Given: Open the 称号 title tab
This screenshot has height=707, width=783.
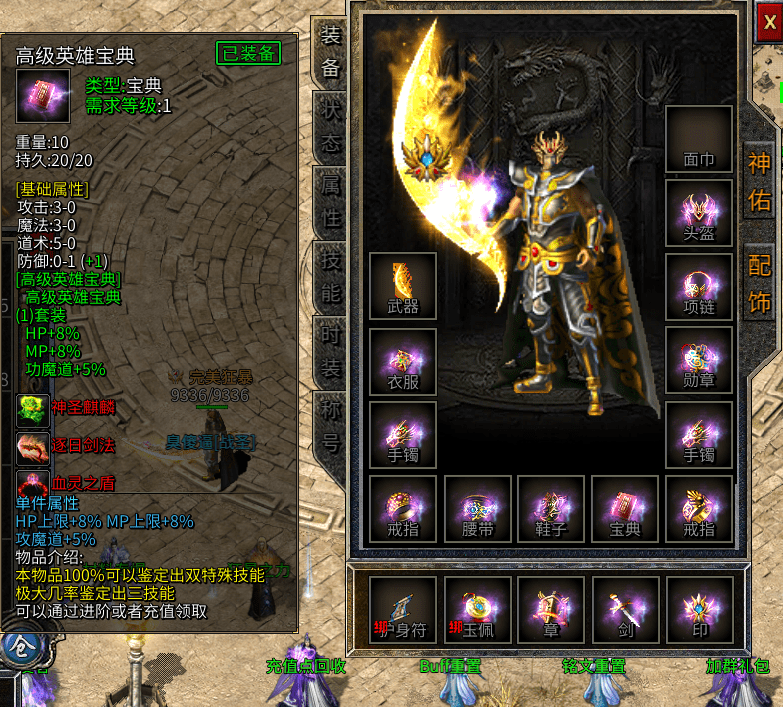Looking at the screenshot, I should pyautogui.click(x=329, y=425).
